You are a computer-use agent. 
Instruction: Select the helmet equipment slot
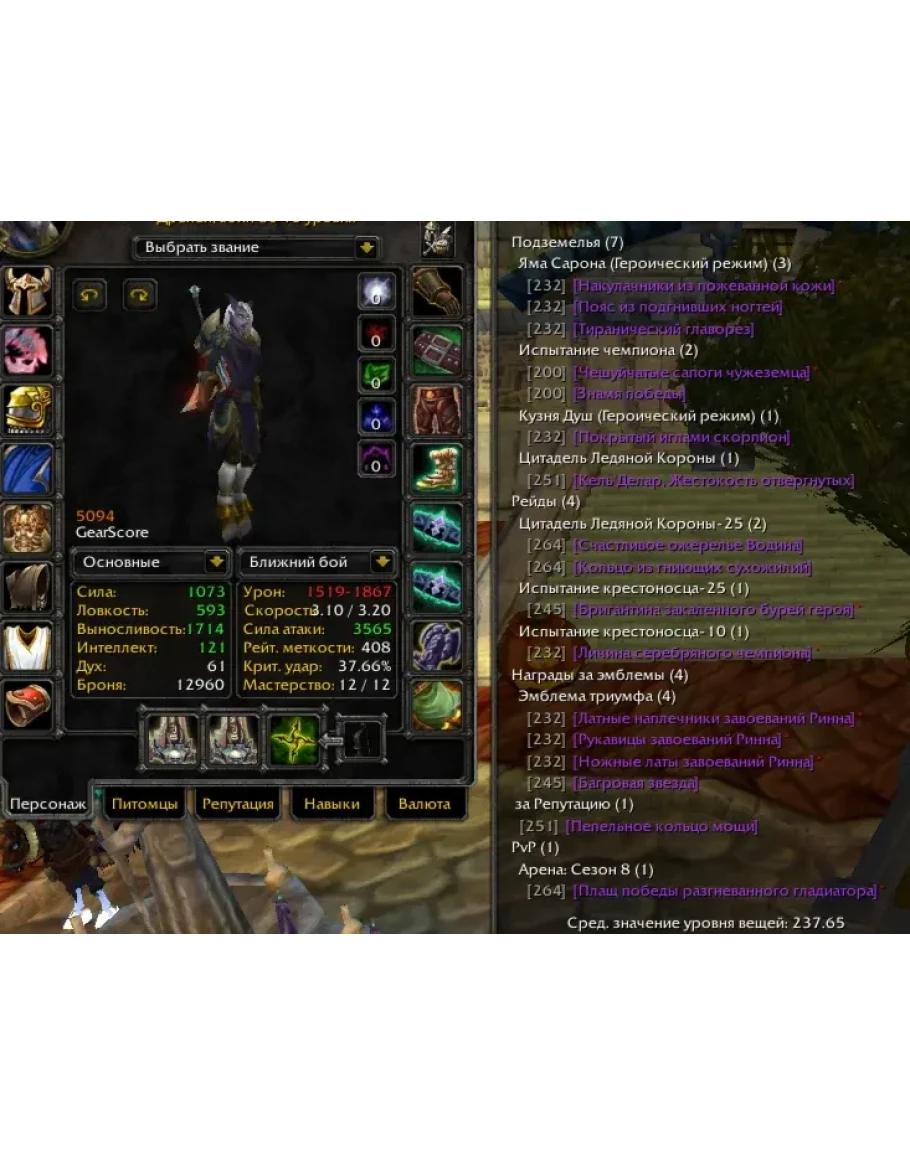tap(30, 292)
